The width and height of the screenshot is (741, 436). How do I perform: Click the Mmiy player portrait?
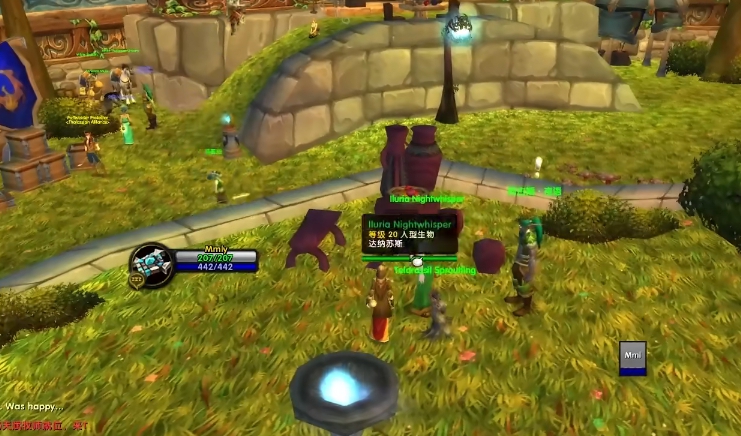154,263
